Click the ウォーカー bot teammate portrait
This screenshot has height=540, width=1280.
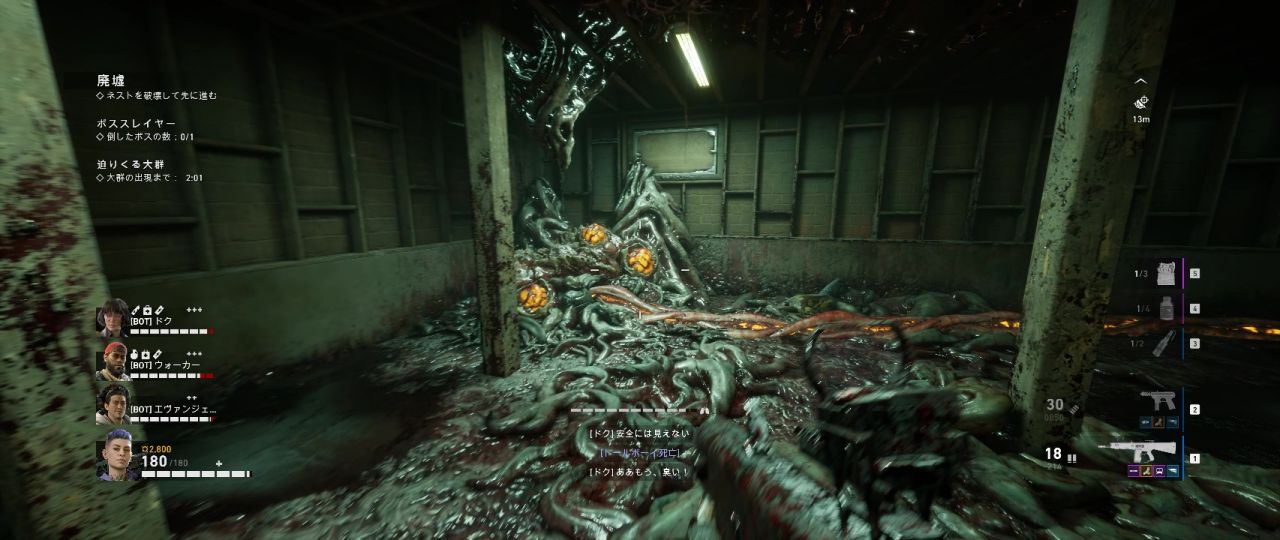111,362
